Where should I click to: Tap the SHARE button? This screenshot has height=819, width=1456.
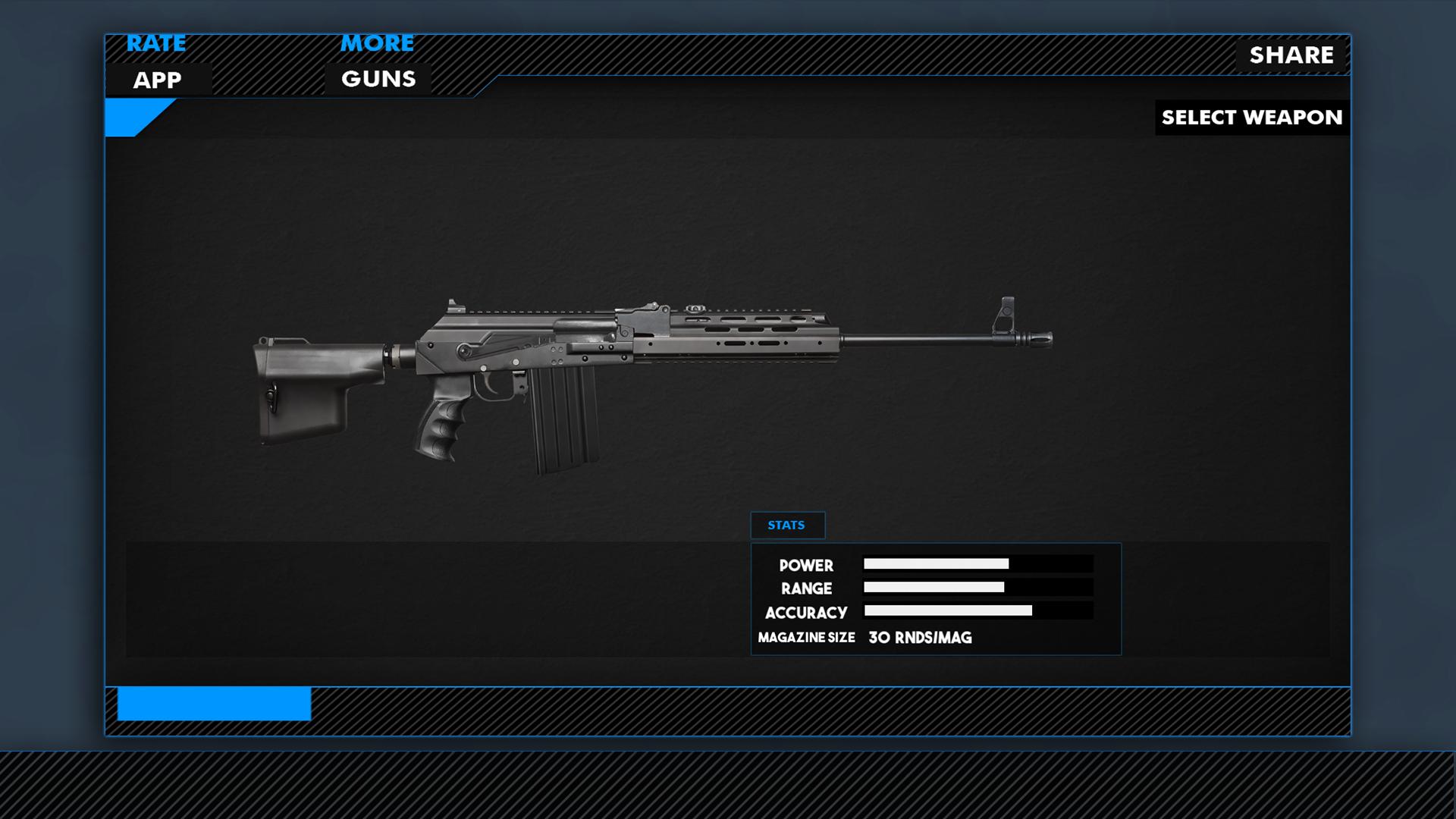click(1291, 55)
